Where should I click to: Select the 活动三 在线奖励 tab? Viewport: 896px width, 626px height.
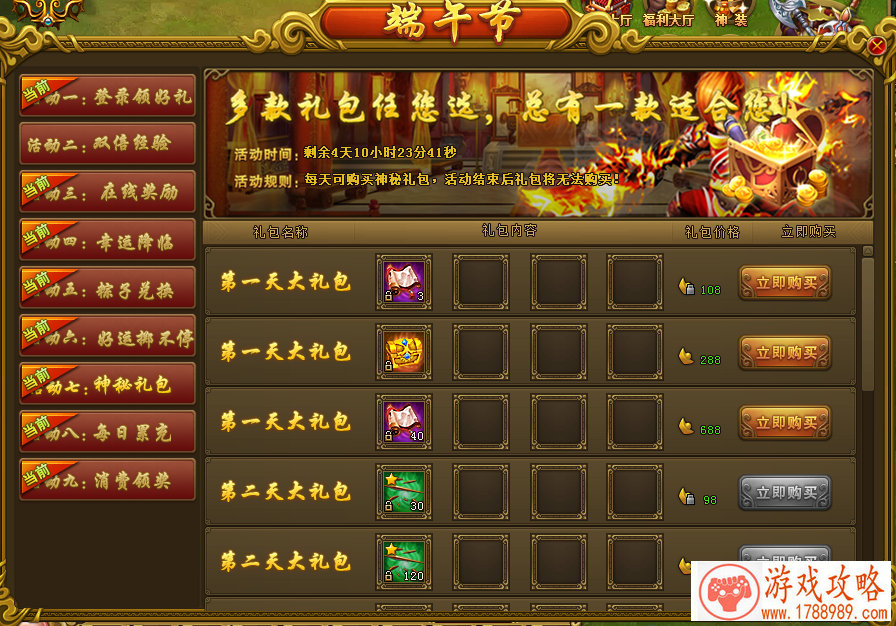coord(108,192)
